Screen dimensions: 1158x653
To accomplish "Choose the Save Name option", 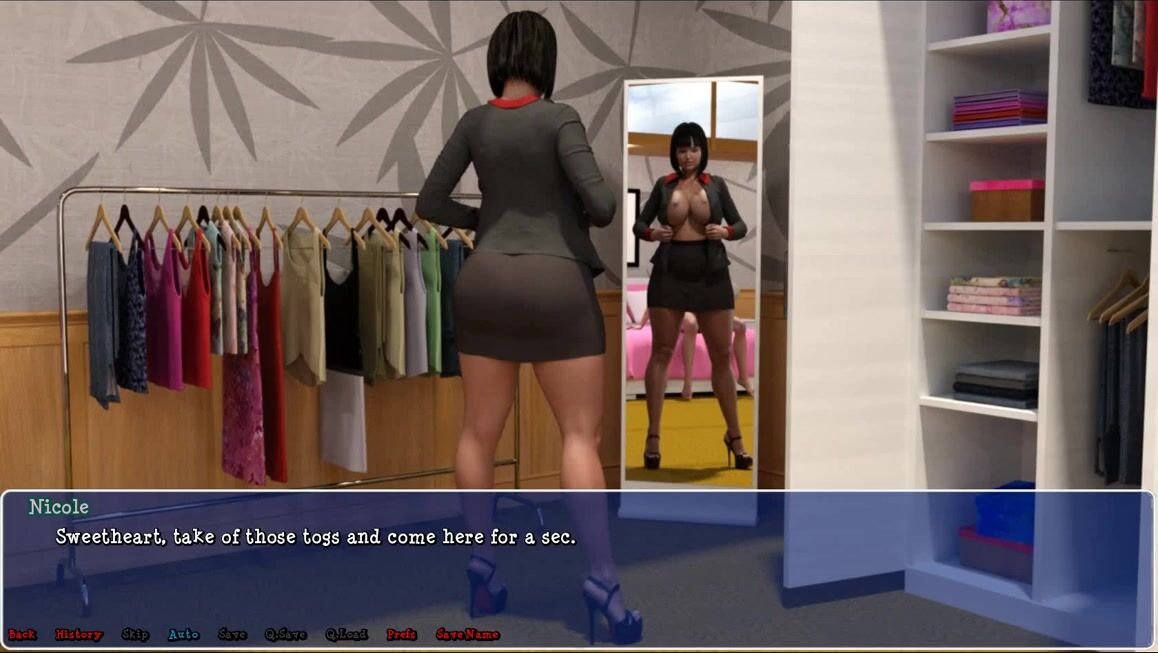I will (x=467, y=634).
